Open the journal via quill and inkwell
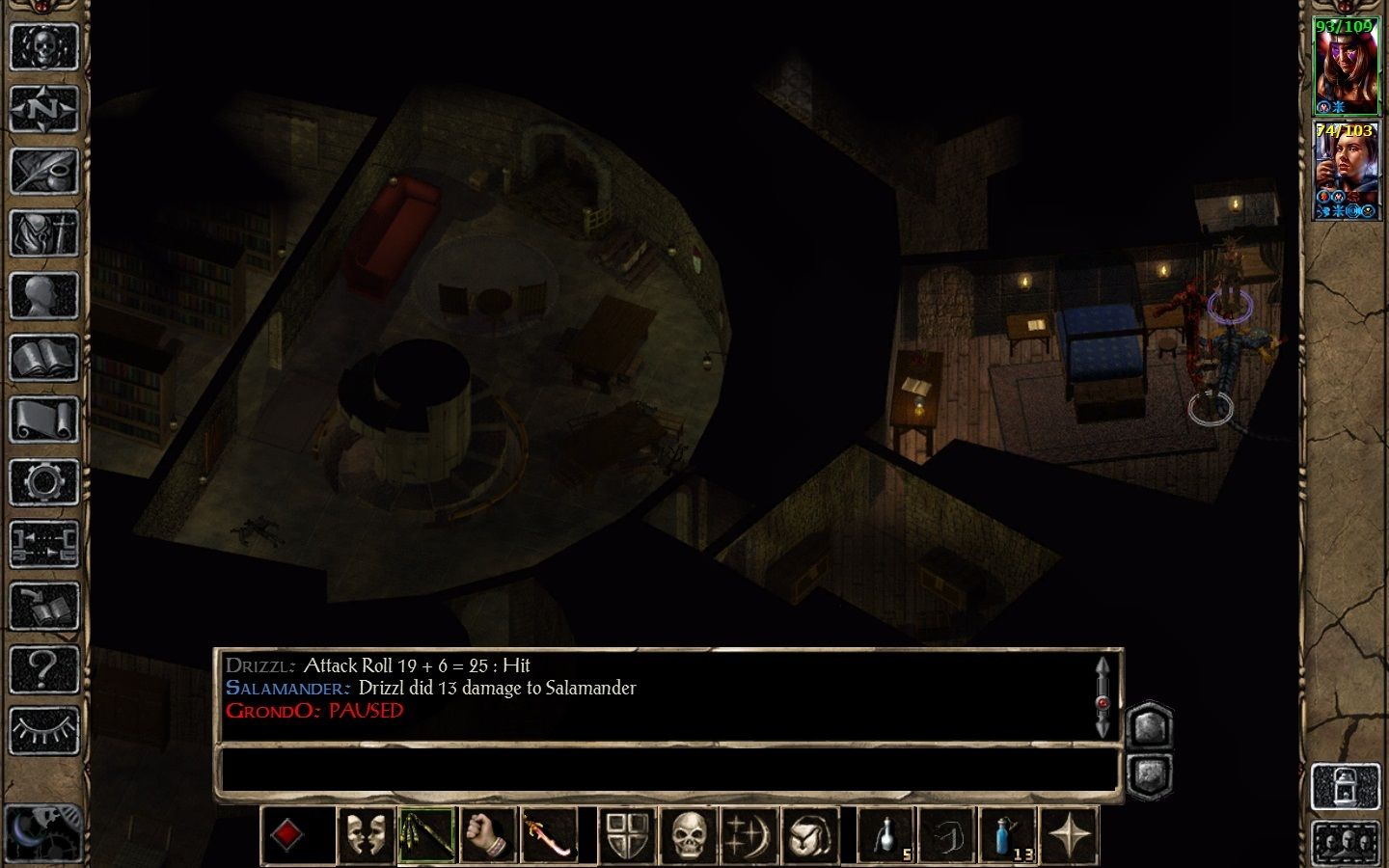This screenshot has height=868, width=1389. tap(43, 172)
